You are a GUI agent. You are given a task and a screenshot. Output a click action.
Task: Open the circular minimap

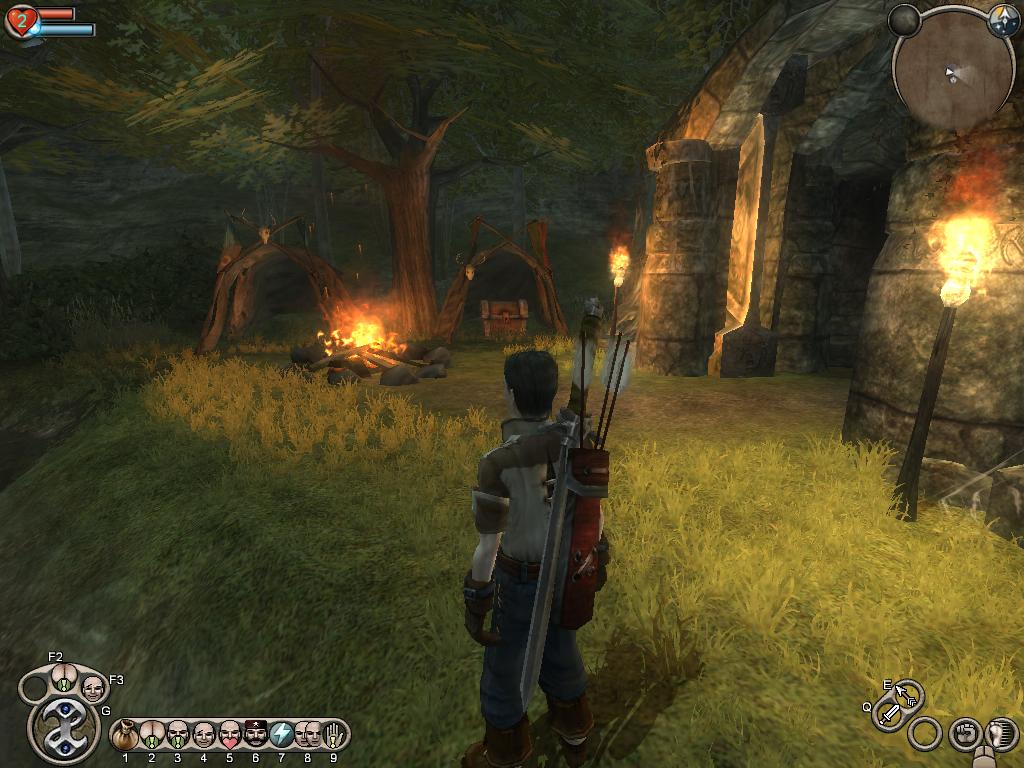click(953, 73)
